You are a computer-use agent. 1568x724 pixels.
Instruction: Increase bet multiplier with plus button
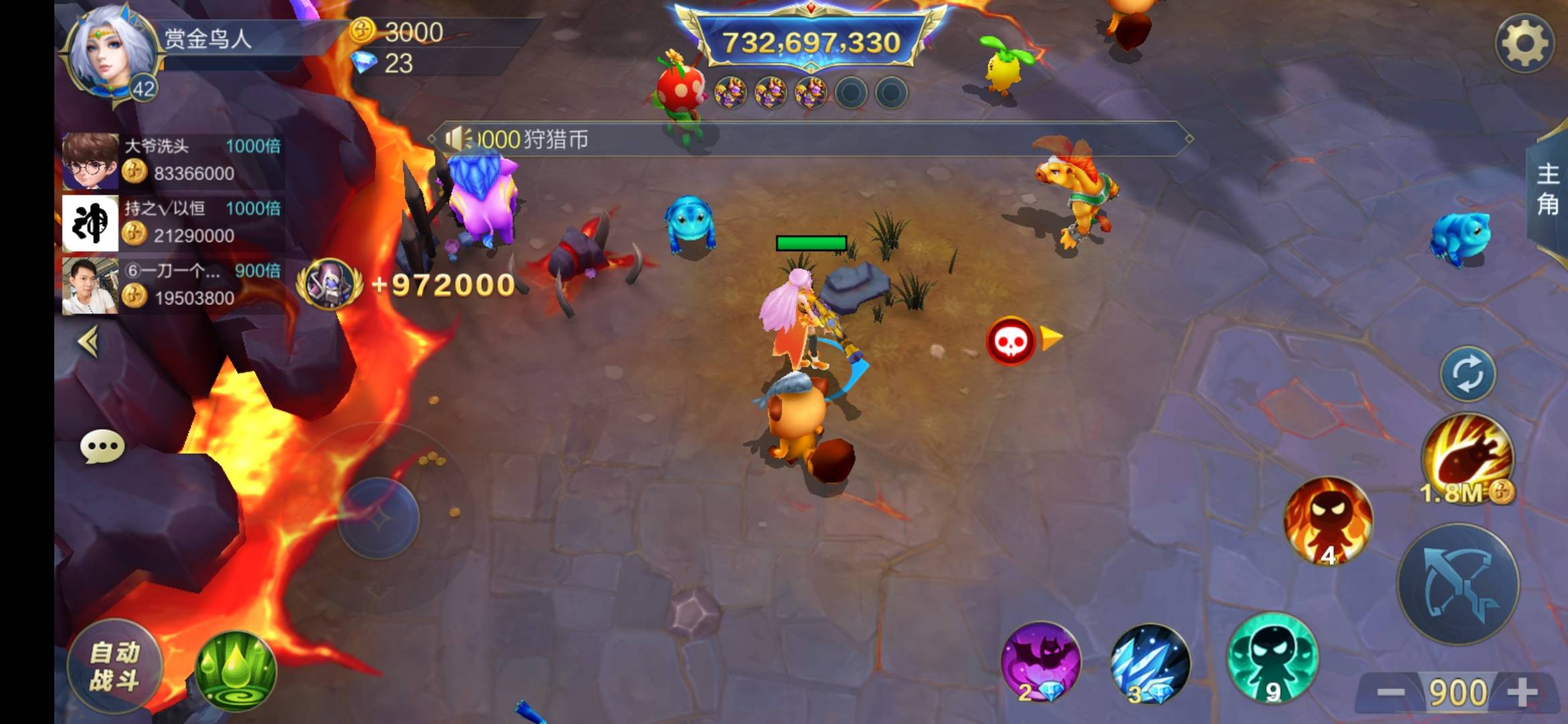pyautogui.click(x=1522, y=692)
